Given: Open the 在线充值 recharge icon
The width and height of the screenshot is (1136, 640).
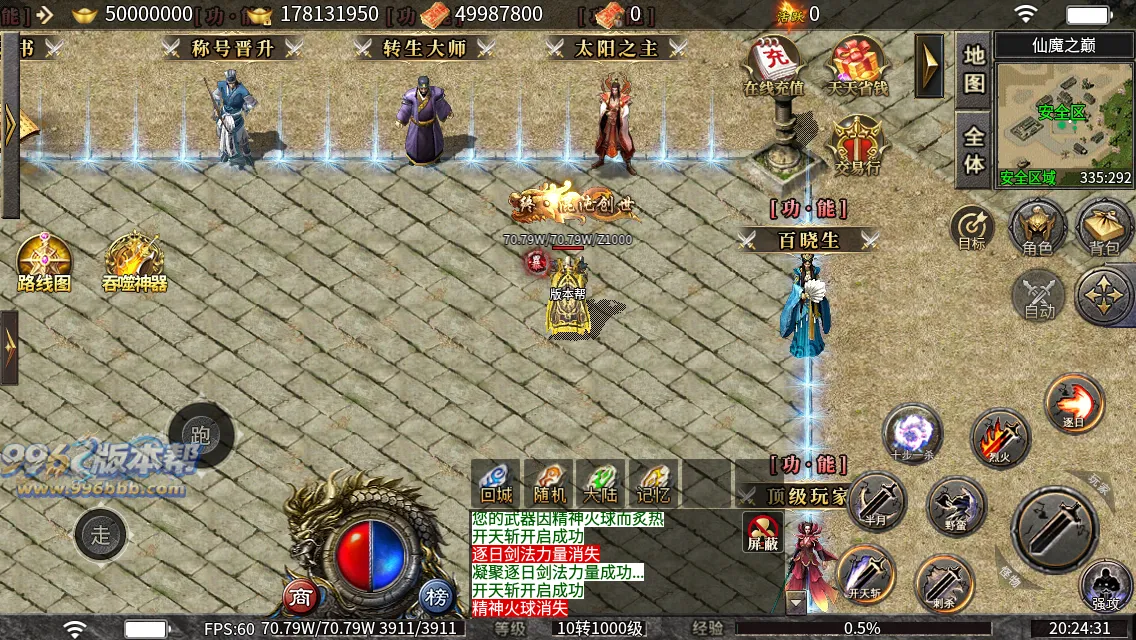Looking at the screenshot, I should tap(774, 66).
